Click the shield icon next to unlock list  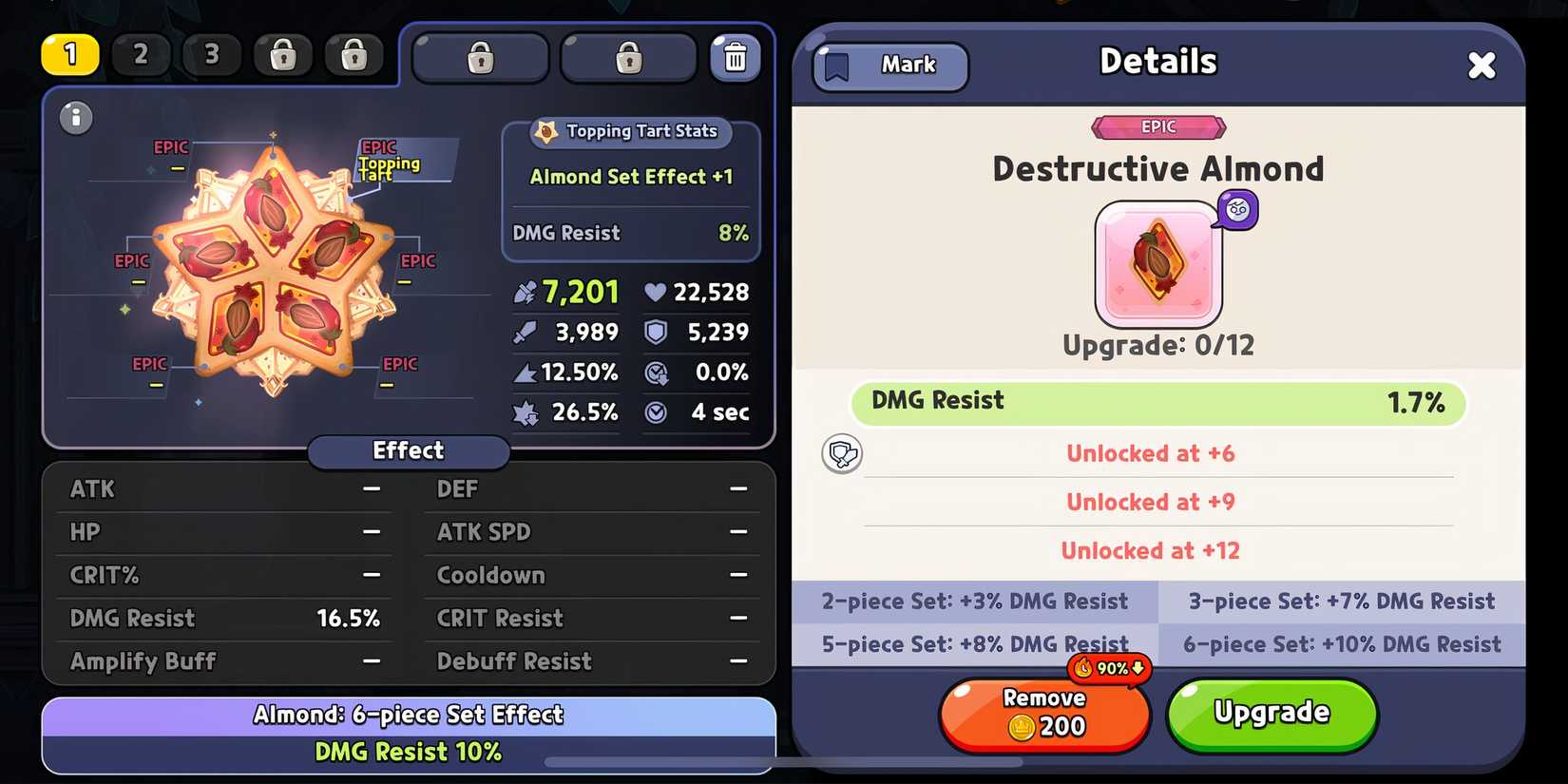(x=842, y=453)
